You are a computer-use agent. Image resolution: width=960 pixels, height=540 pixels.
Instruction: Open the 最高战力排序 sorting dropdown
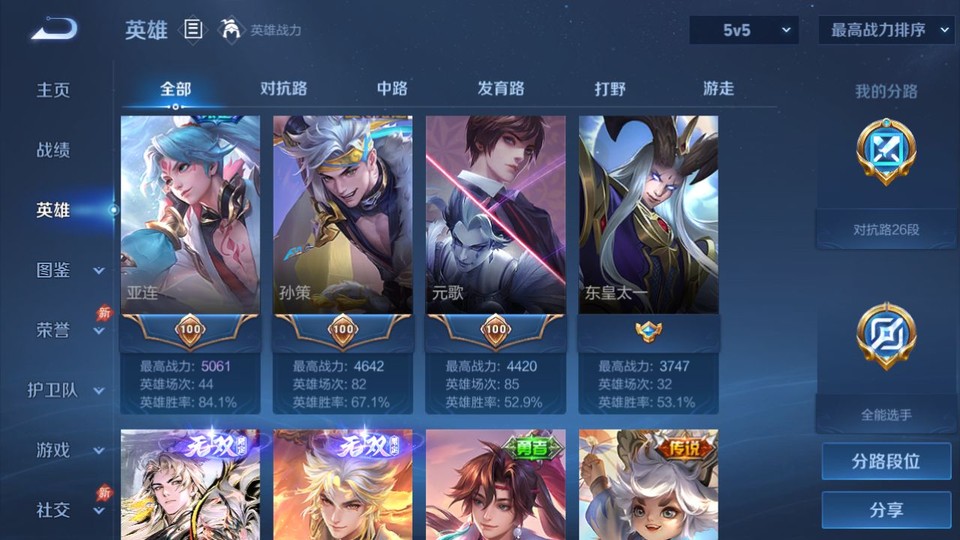coord(886,30)
